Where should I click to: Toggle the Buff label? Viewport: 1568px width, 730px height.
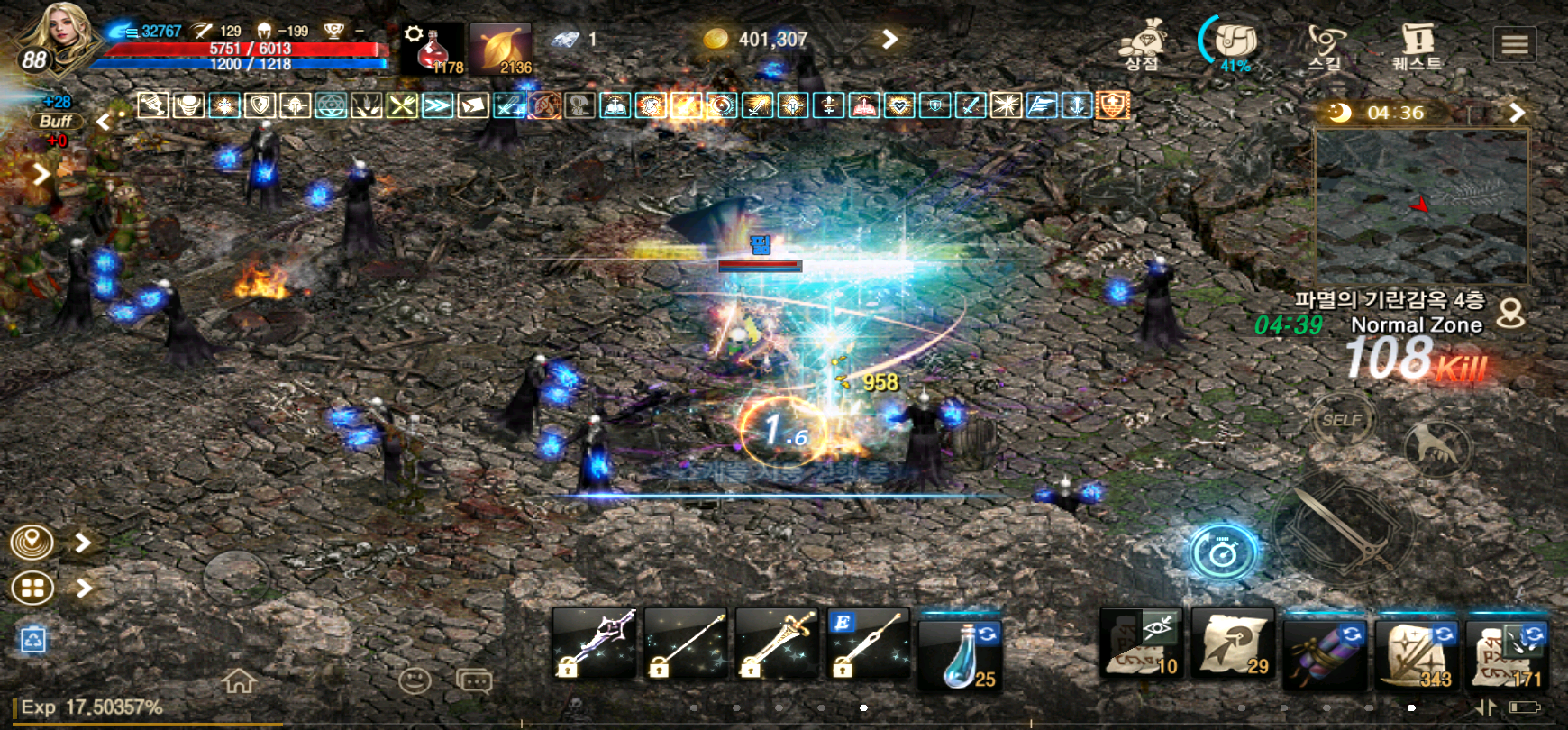tap(56, 121)
